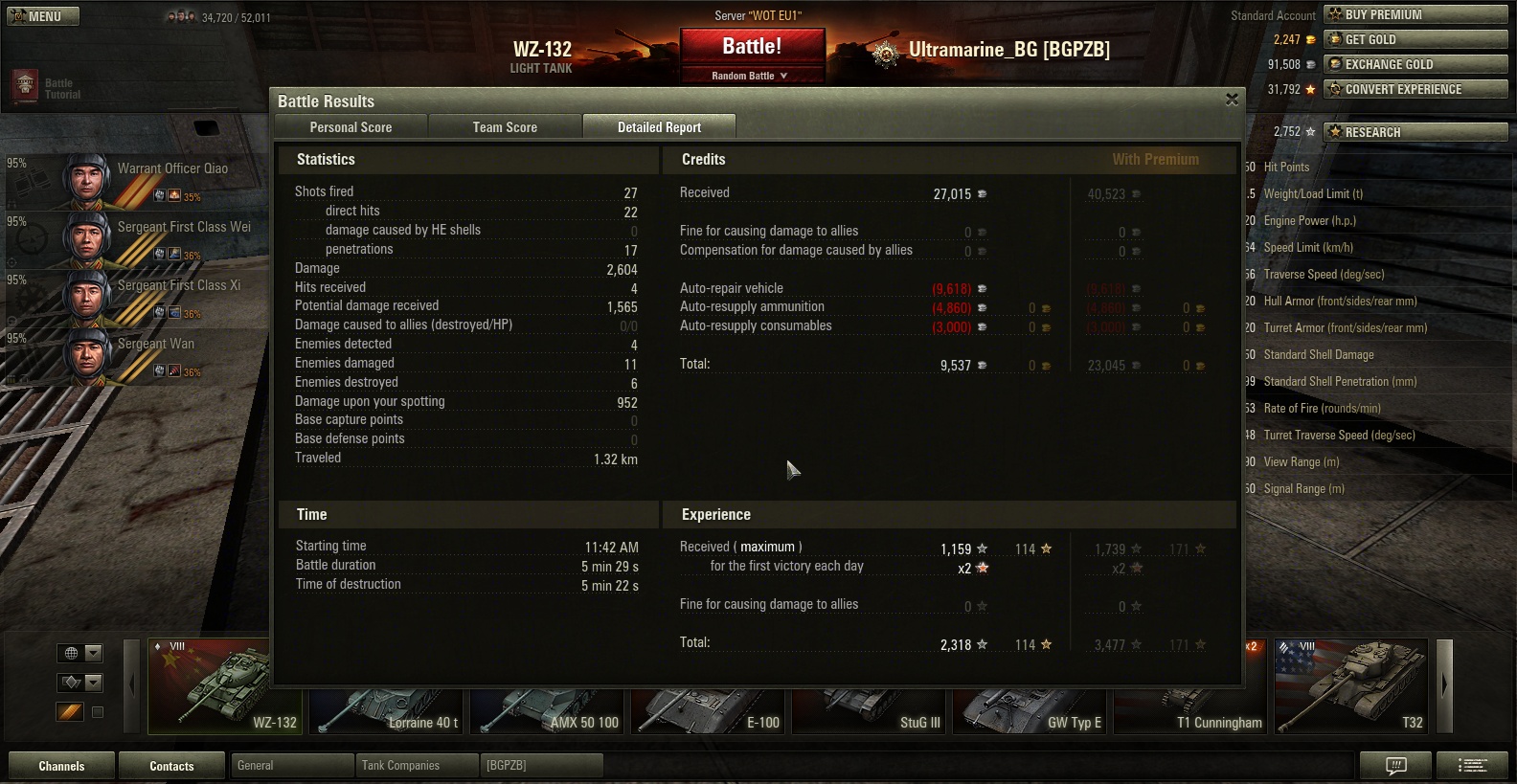The image size is (1517, 784).
Task: Choose the T32 tank from the carousel
Action: click(x=1351, y=686)
